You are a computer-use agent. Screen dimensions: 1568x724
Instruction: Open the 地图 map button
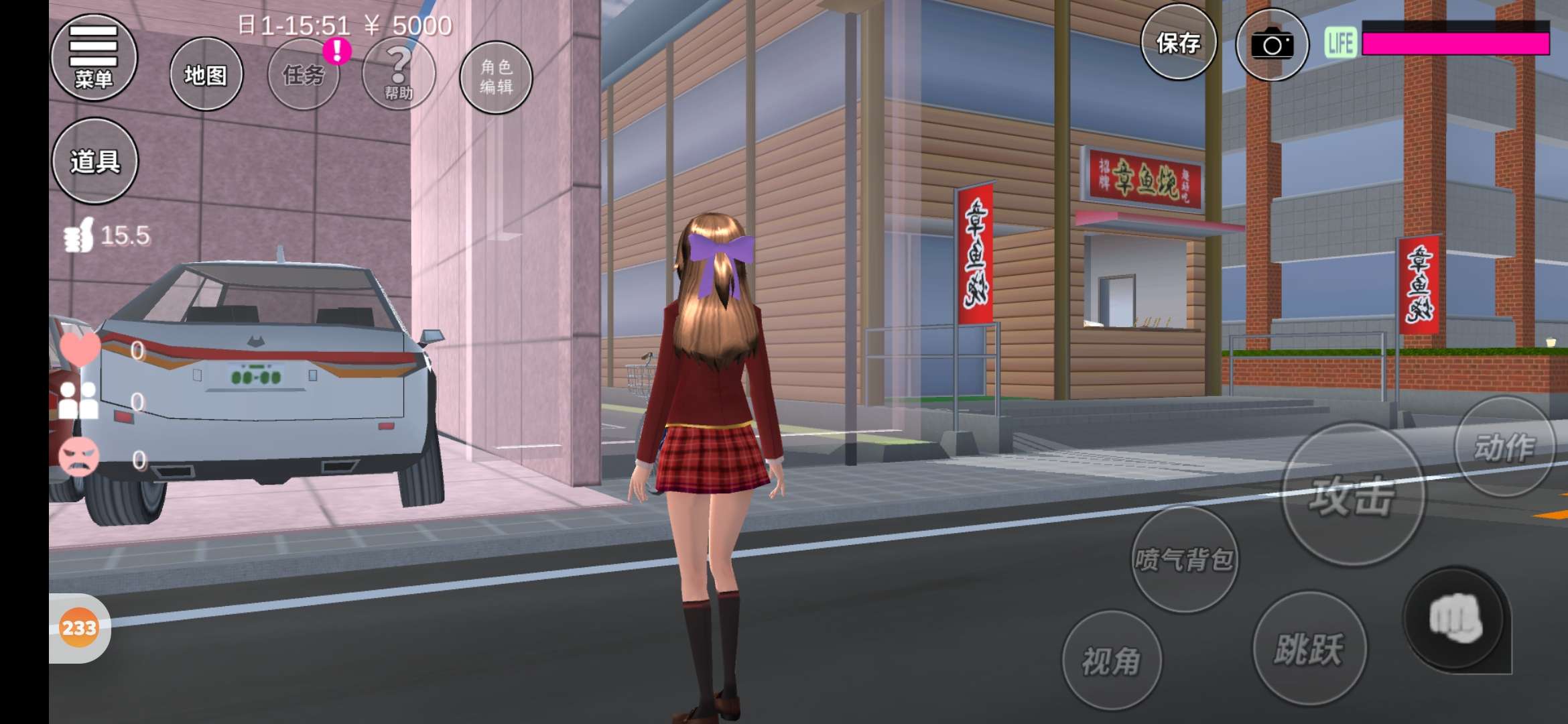[x=206, y=74]
